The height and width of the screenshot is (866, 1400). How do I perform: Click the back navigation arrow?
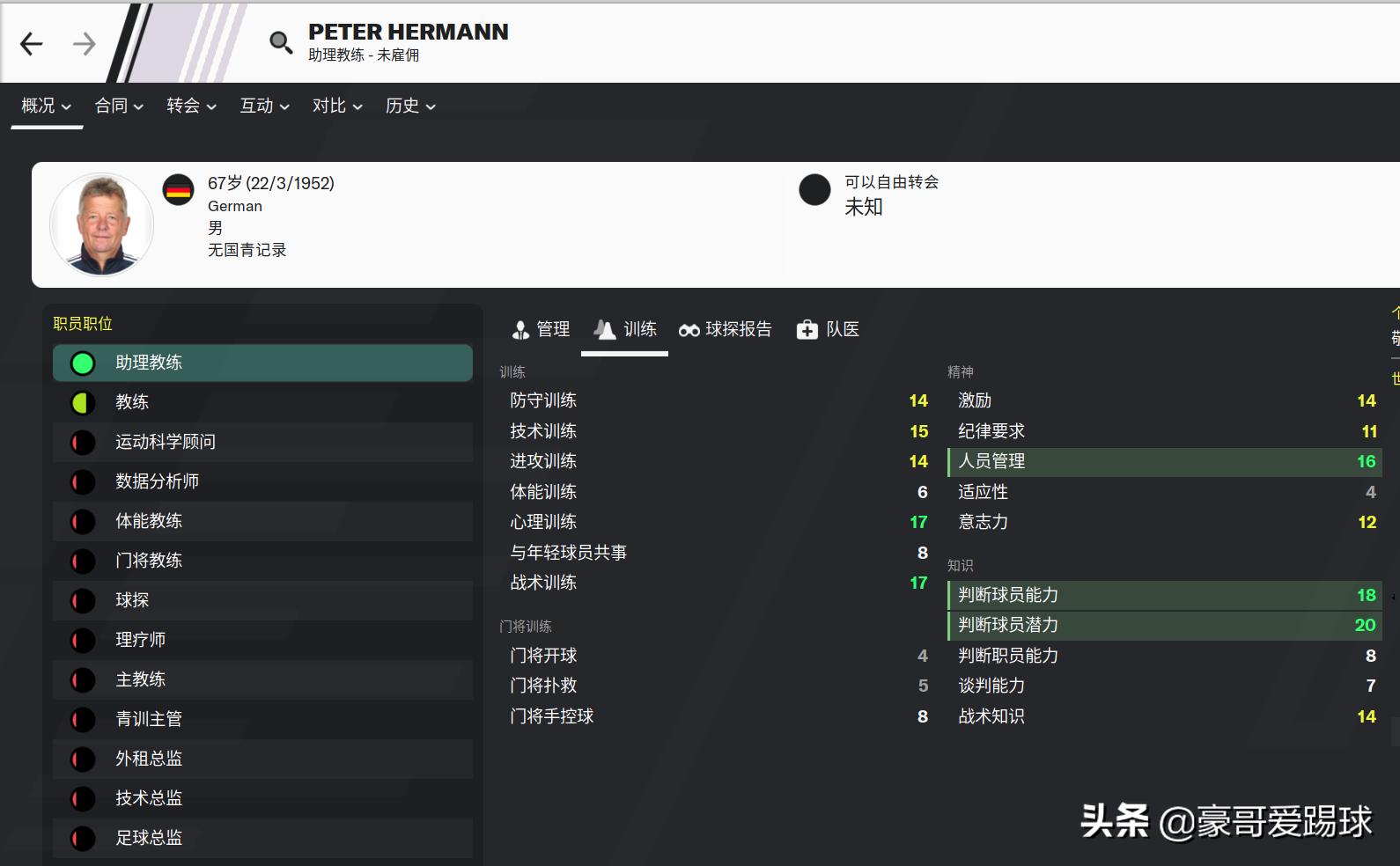tap(31, 42)
